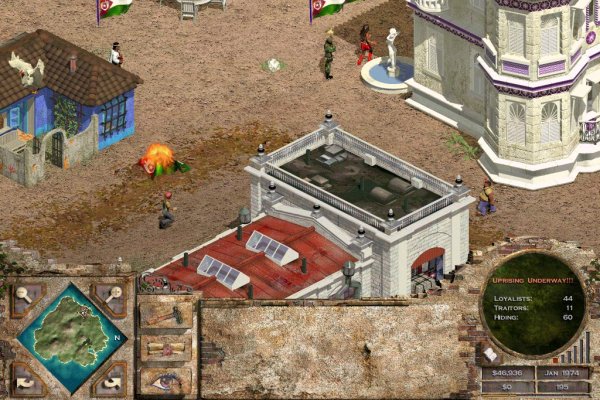
Task: Open the almanac book icon
Action: (x=492, y=353)
